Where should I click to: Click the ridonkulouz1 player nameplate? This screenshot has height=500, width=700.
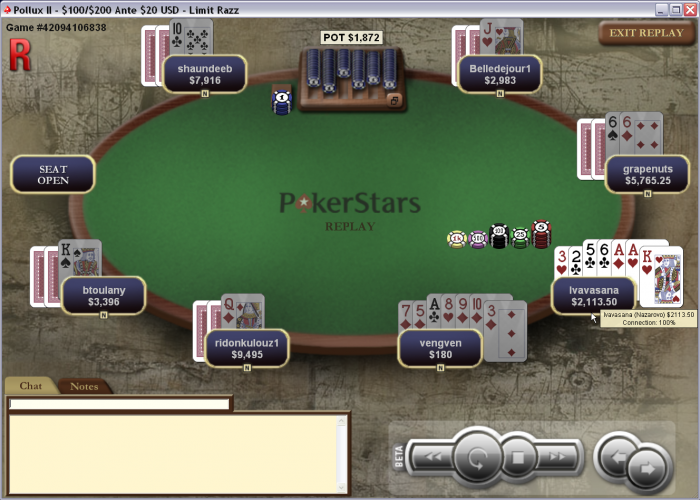click(x=246, y=347)
